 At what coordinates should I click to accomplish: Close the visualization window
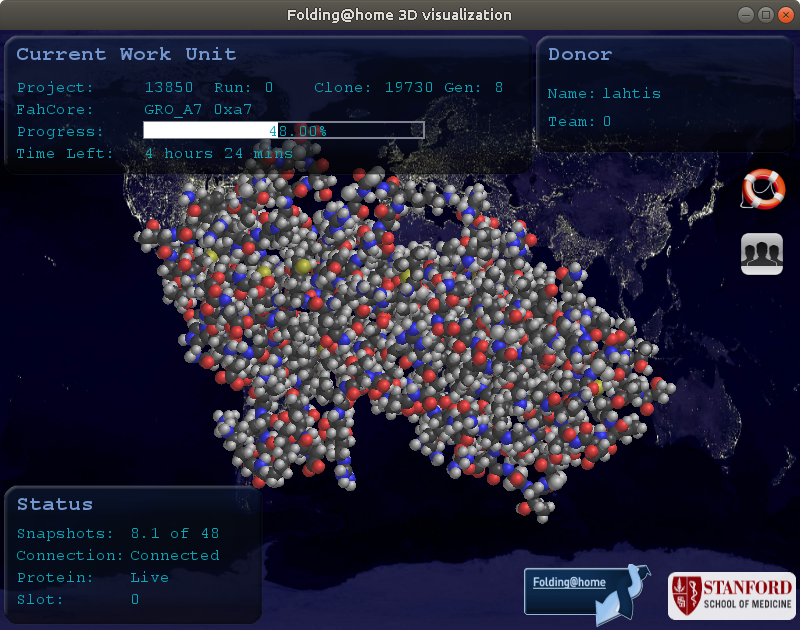coord(785,15)
